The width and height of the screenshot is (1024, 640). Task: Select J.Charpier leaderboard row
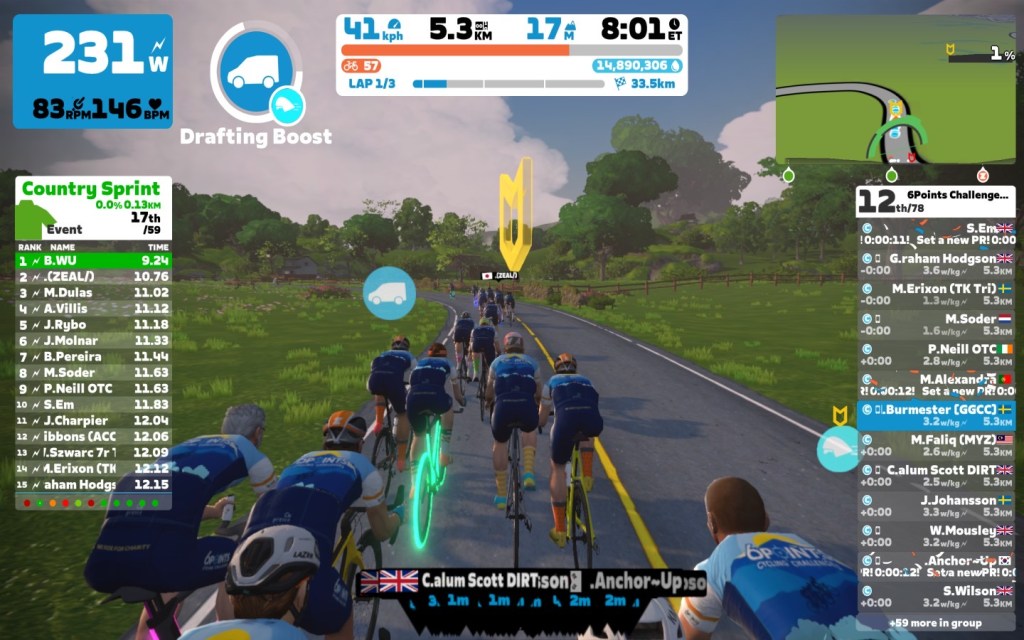tap(93, 420)
